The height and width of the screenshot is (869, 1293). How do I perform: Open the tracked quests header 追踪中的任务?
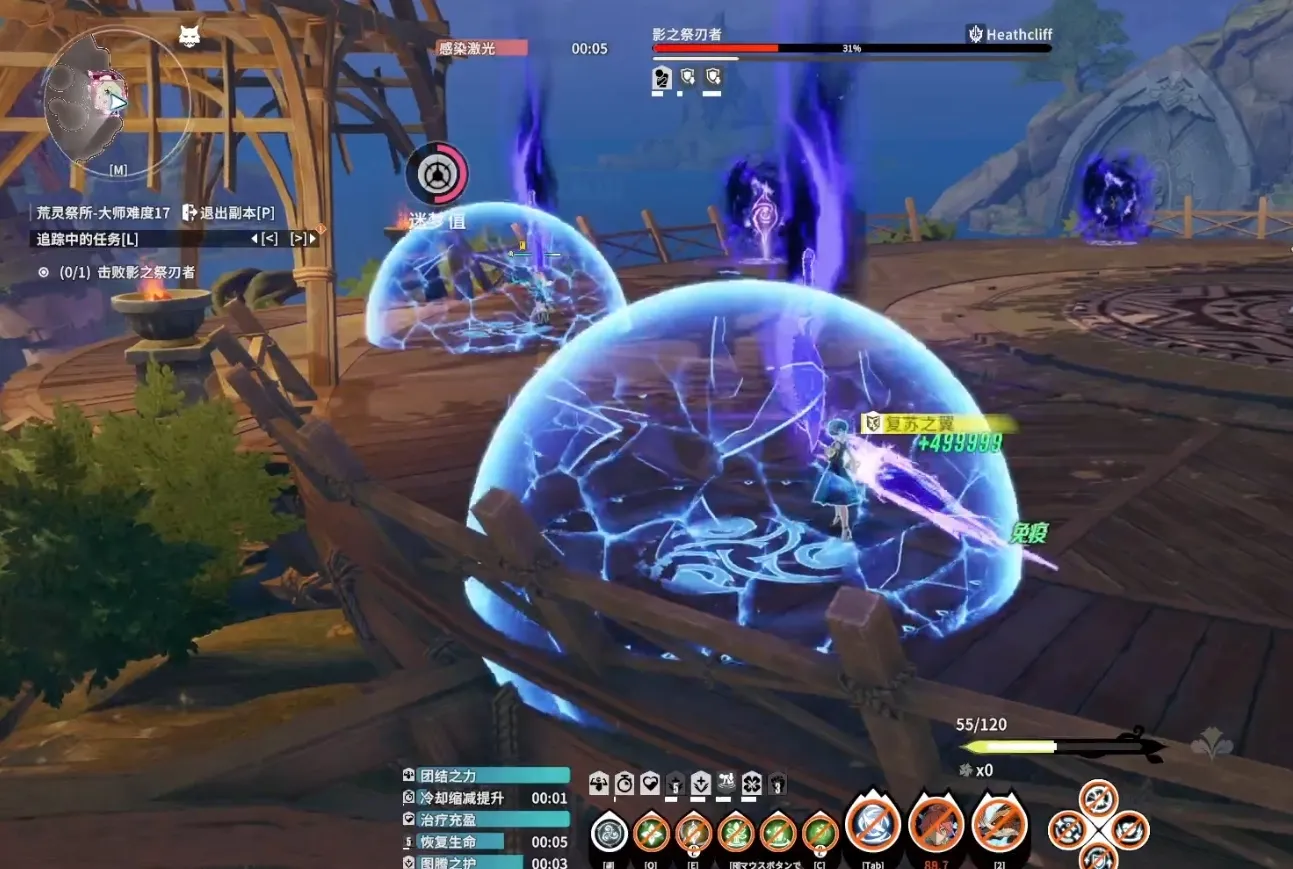pos(88,239)
